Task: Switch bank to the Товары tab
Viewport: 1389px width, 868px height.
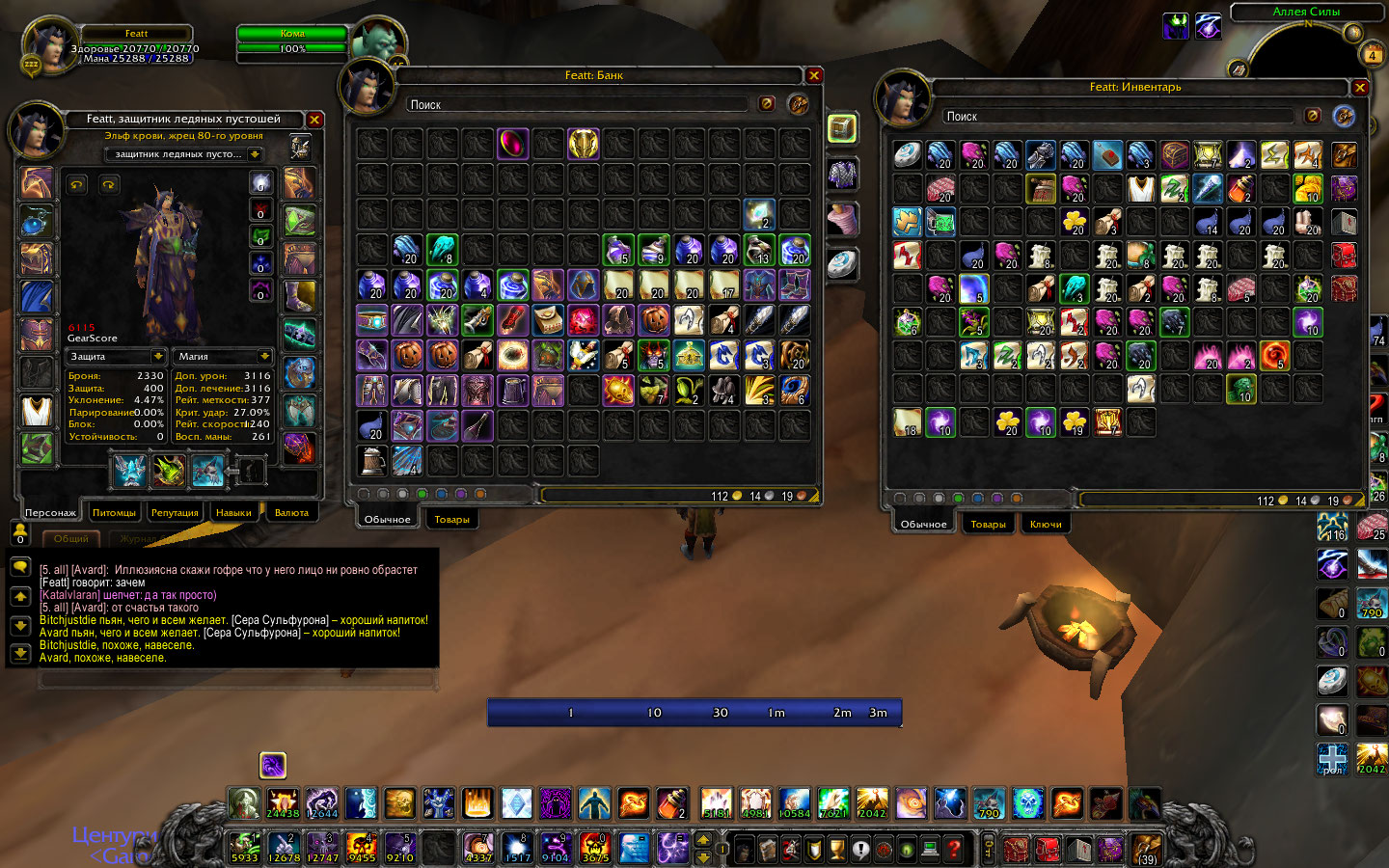Action: 451,520
